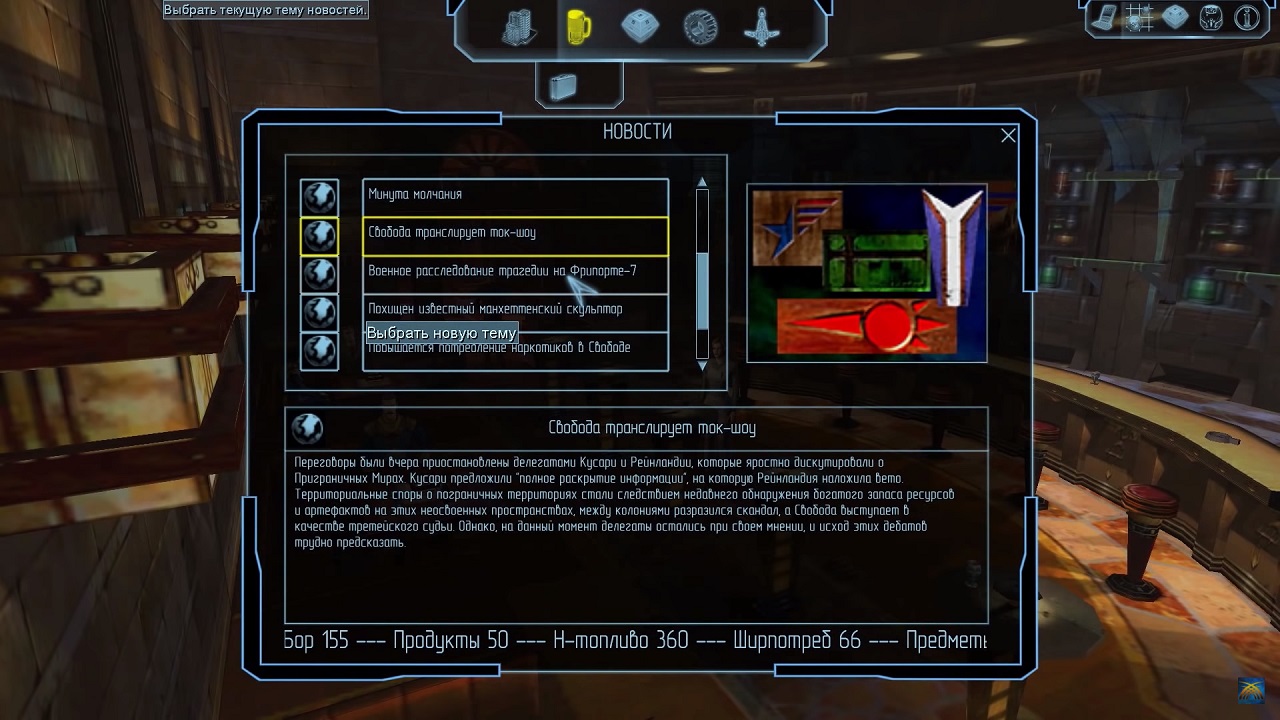Close the Новости news window
The width and height of the screenshot is (1280, 720).
coord(1008,135)
